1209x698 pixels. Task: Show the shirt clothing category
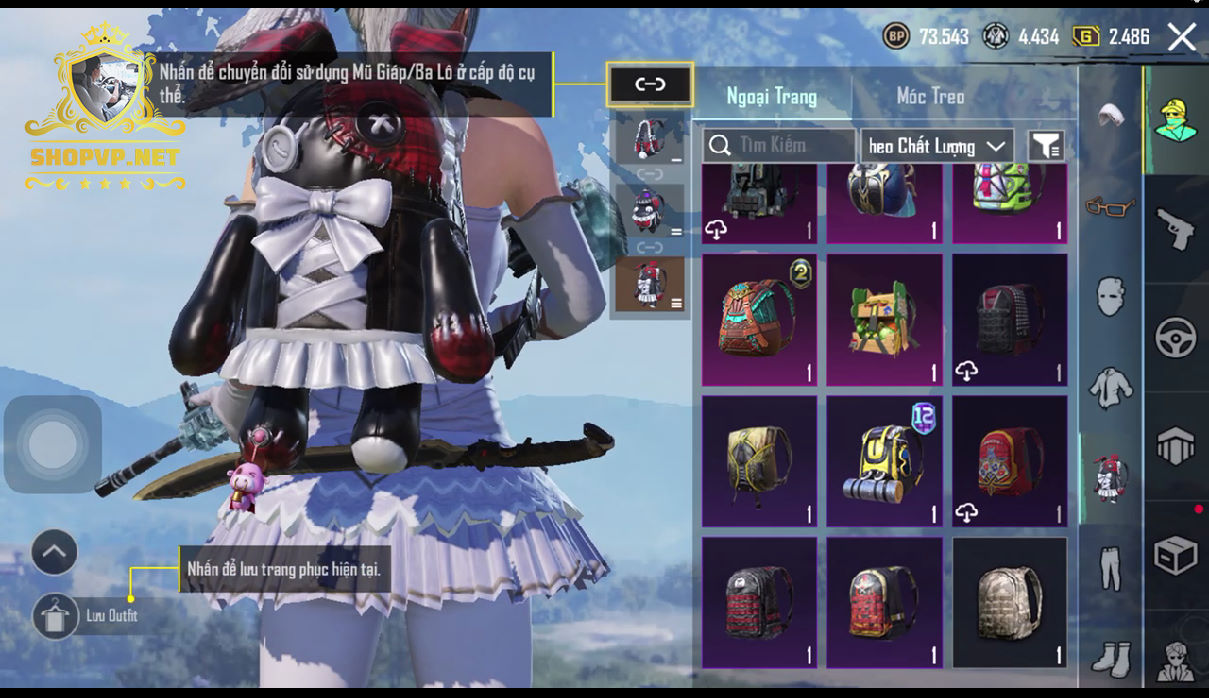(x=1110, y=387)
